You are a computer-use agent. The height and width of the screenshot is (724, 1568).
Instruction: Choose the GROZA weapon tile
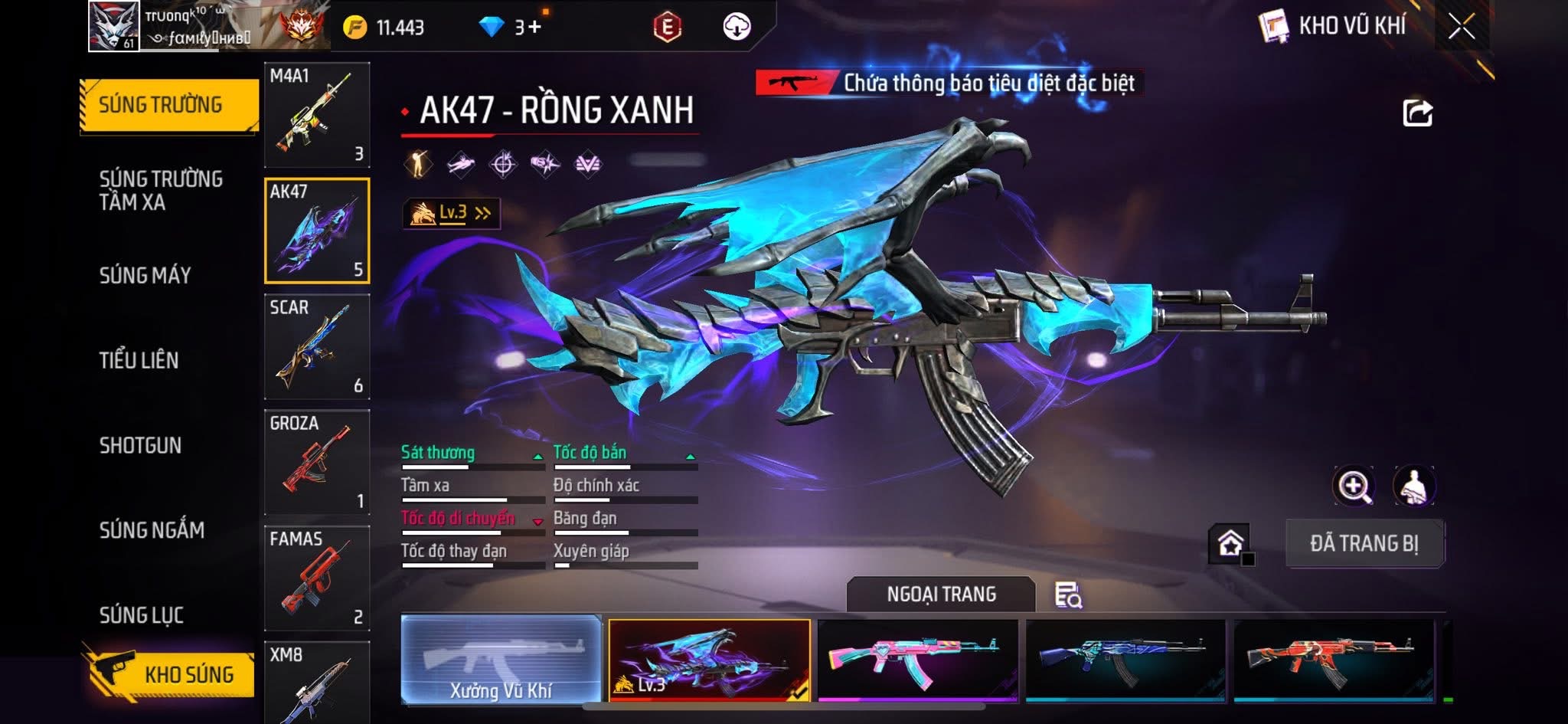317,463
